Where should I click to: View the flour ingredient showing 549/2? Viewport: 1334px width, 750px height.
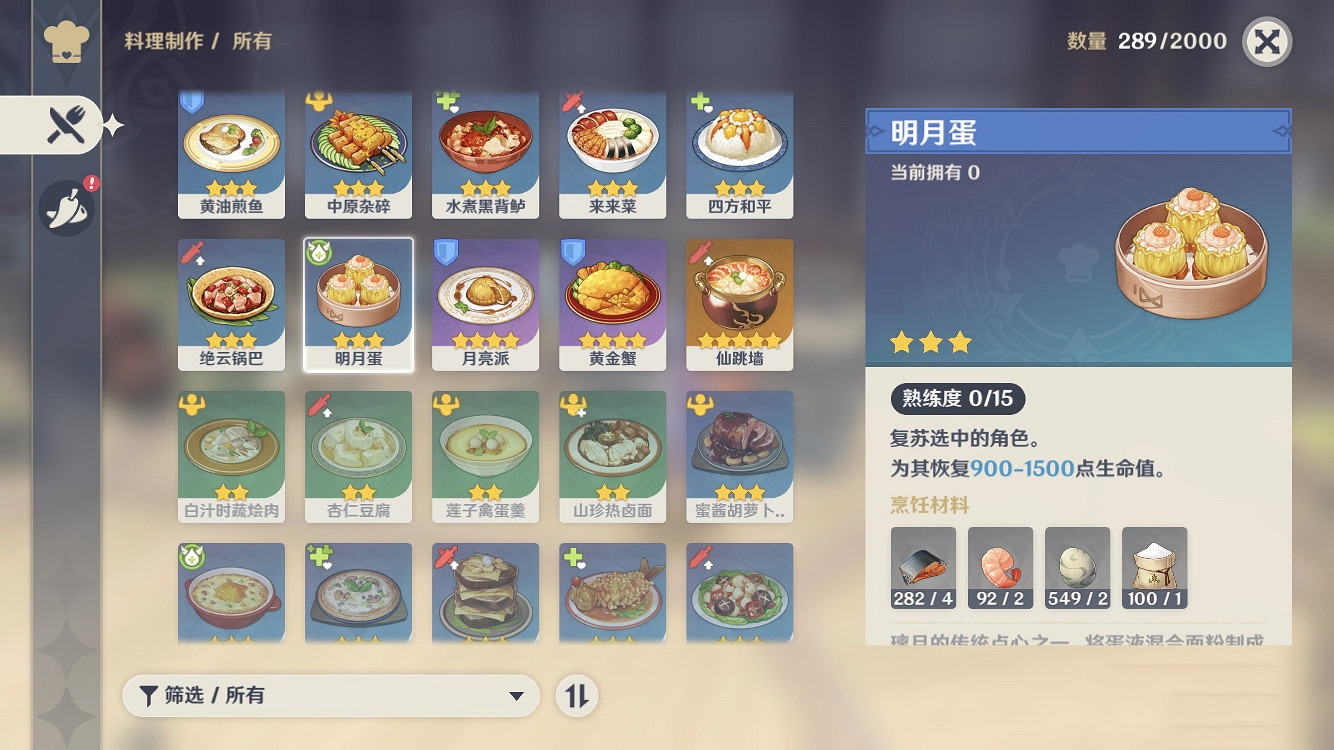(x=1077, y=566)
